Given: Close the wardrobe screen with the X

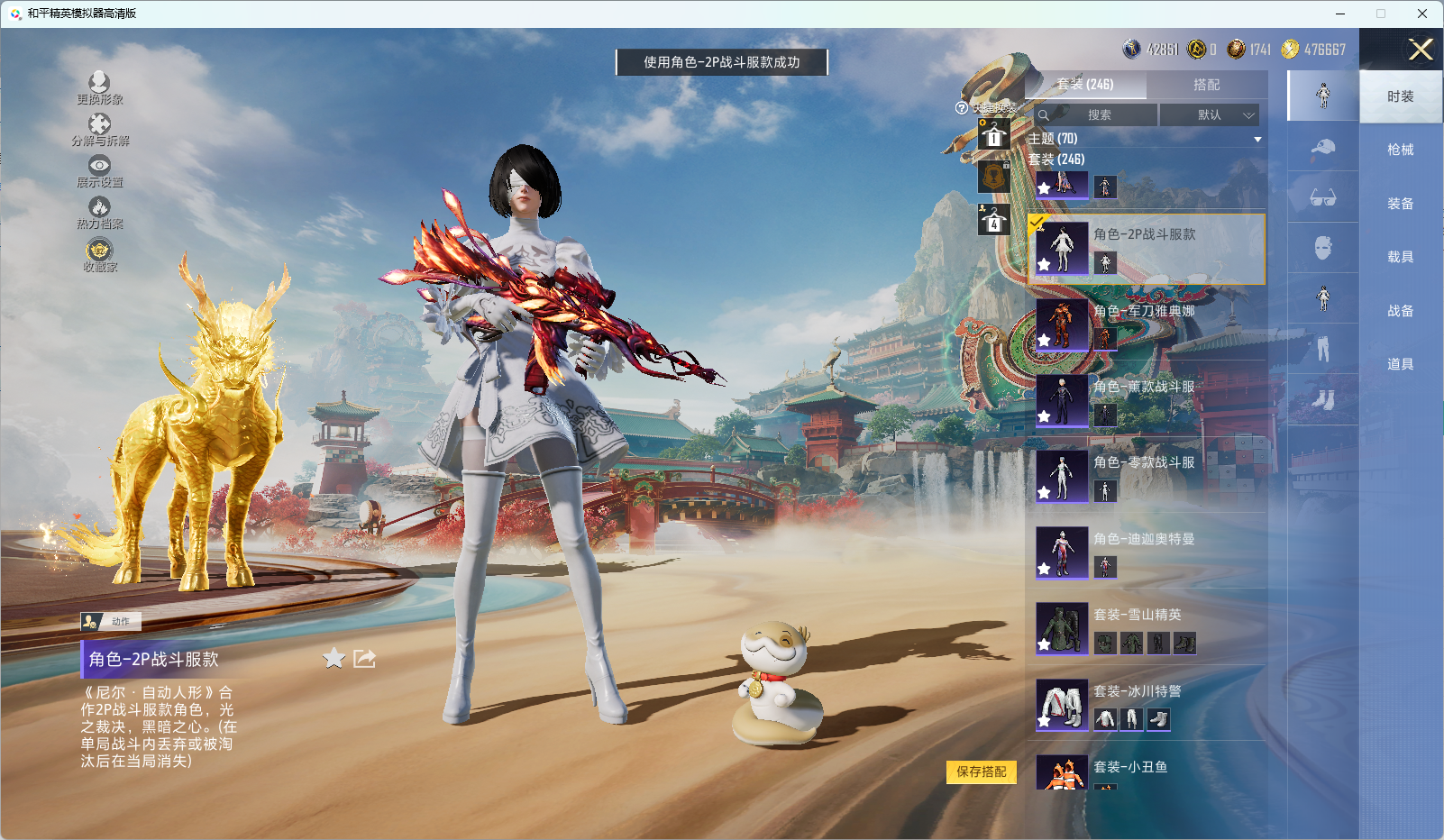Looking at the screenshot, I should point(1421,50).
